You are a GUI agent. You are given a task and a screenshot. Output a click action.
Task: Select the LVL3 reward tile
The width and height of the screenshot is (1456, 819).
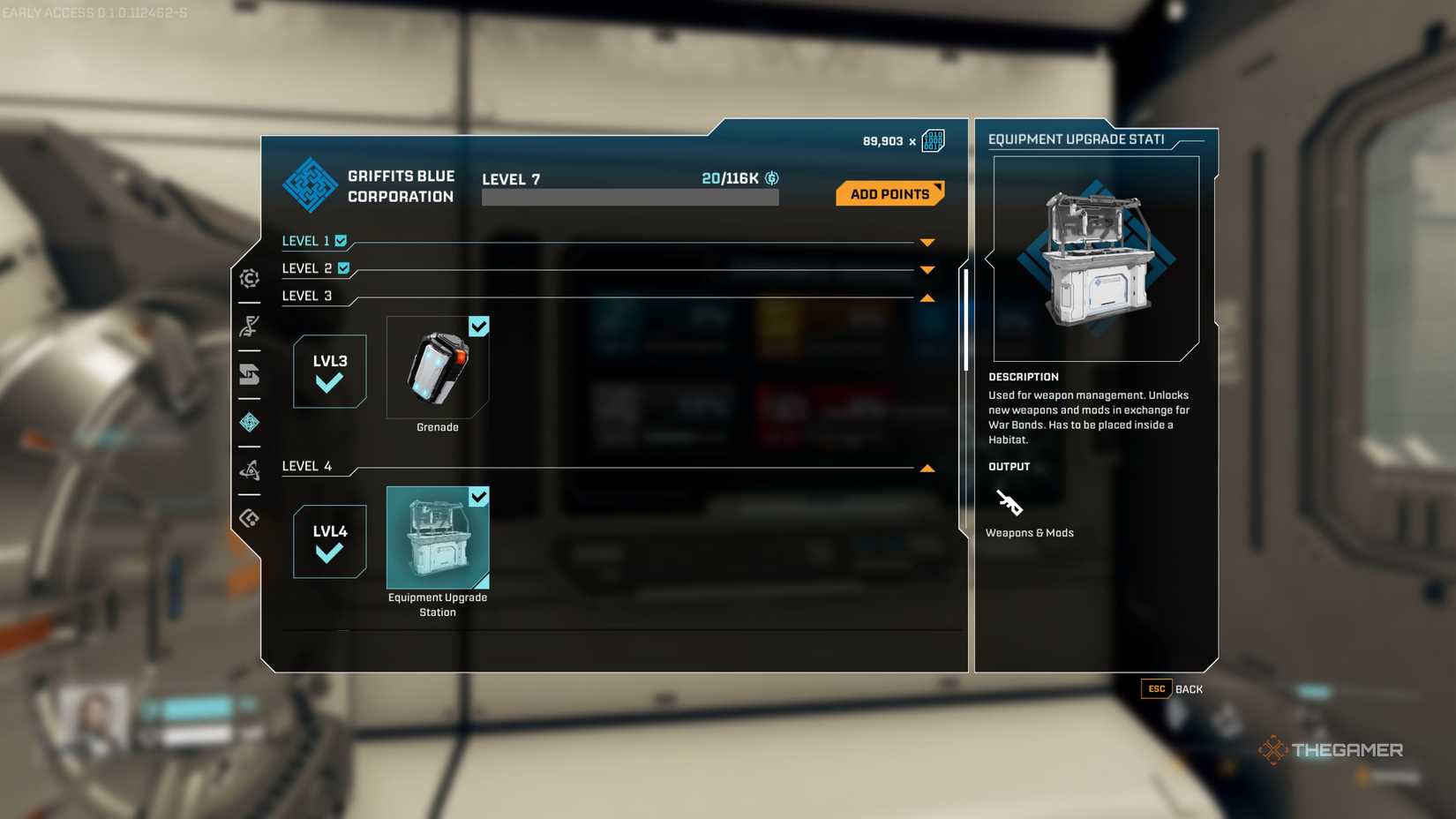point(328,372)
